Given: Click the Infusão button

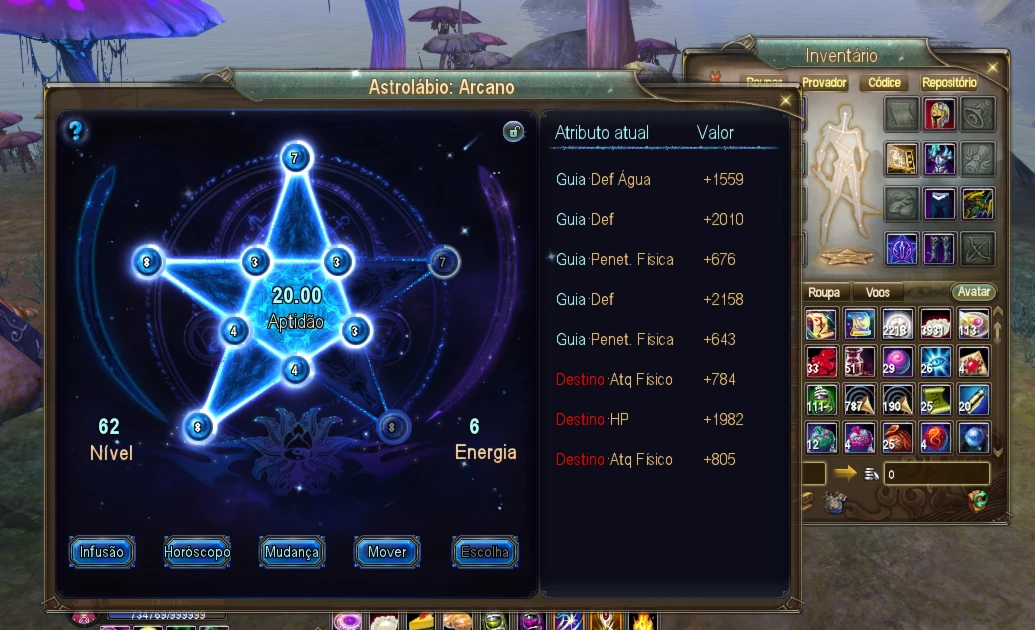Looking at the screenshot, I should pyautogui.click(x=102, y=552).
